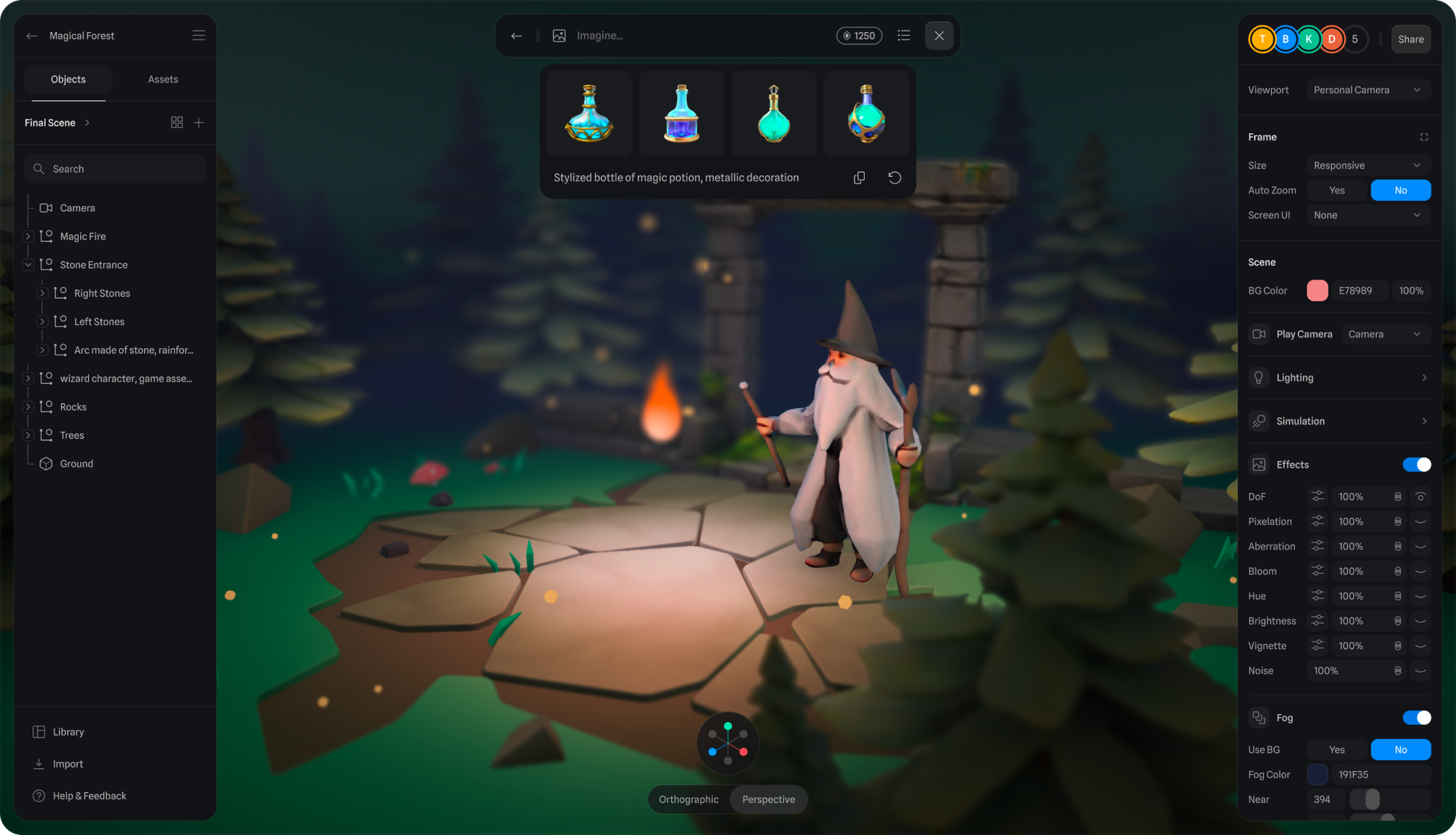Choose the purple-base potion bottle thumbnail

coord(681,114)
